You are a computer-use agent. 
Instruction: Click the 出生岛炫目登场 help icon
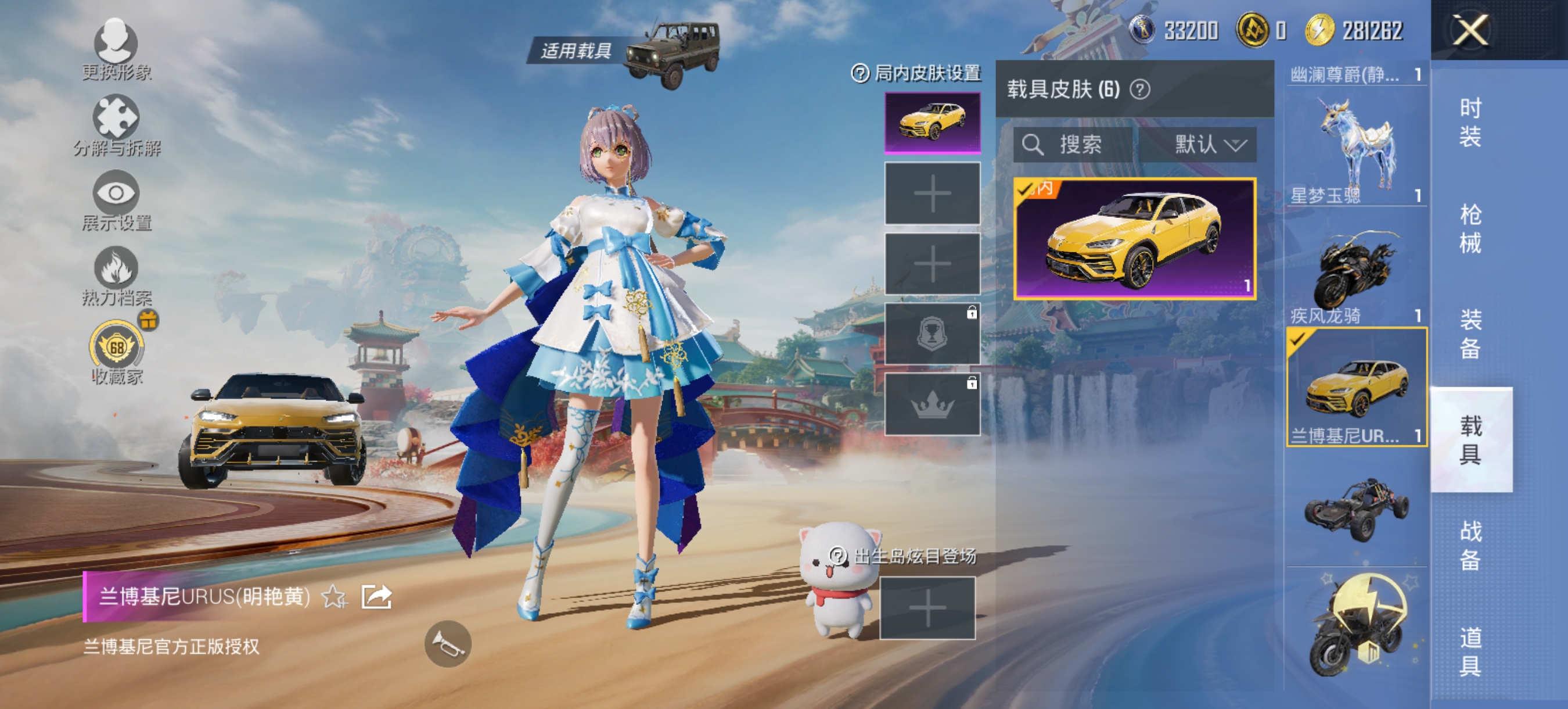click(837, 557)
